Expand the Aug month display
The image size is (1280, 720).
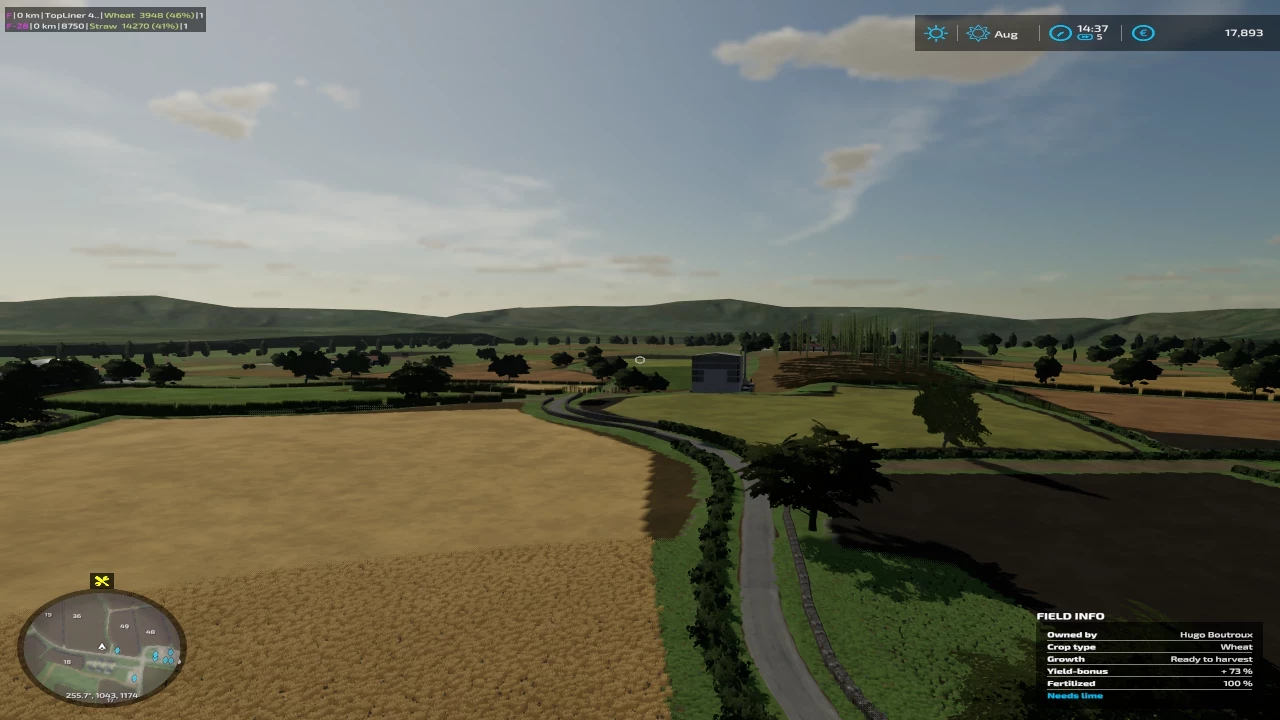(1006, 33)
